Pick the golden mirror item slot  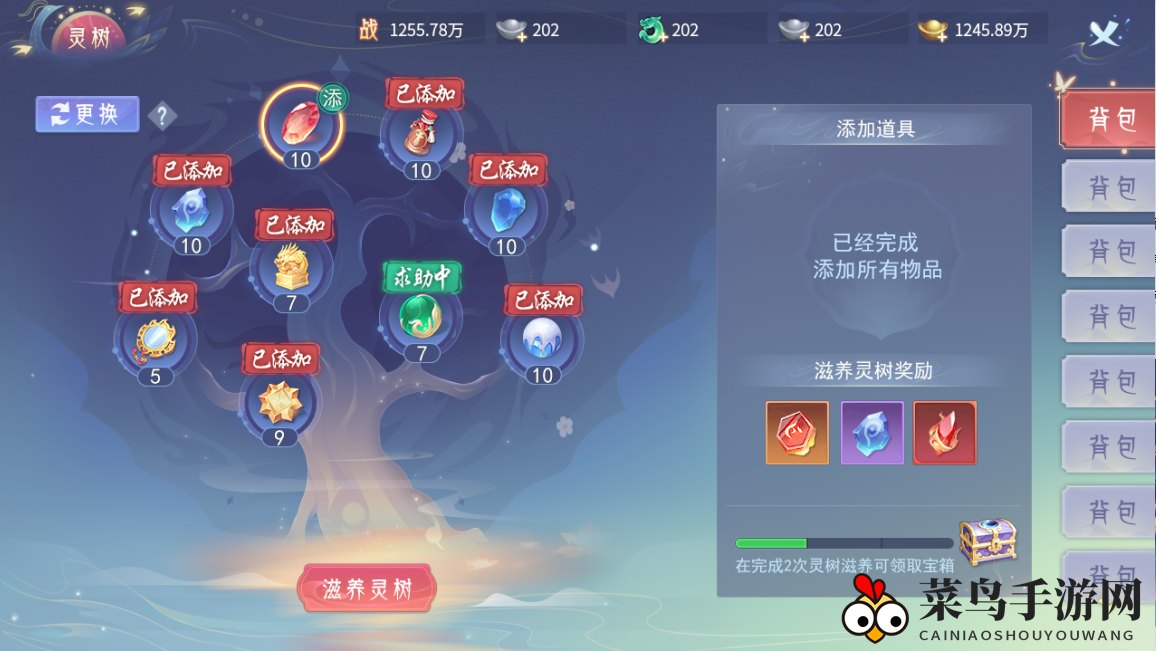click(x=156, y=340)
